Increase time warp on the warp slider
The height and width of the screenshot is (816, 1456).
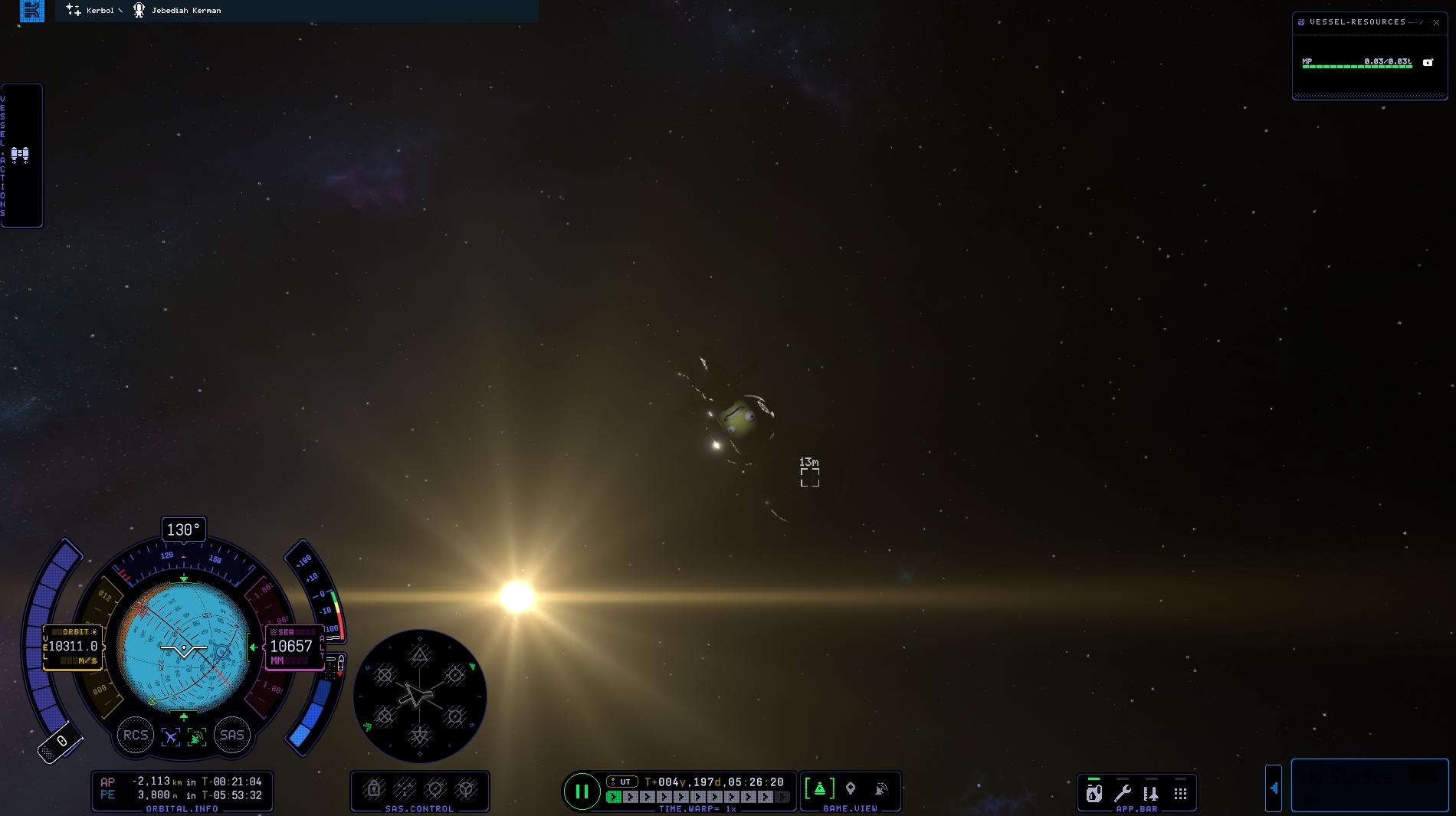tap(632, 797)
